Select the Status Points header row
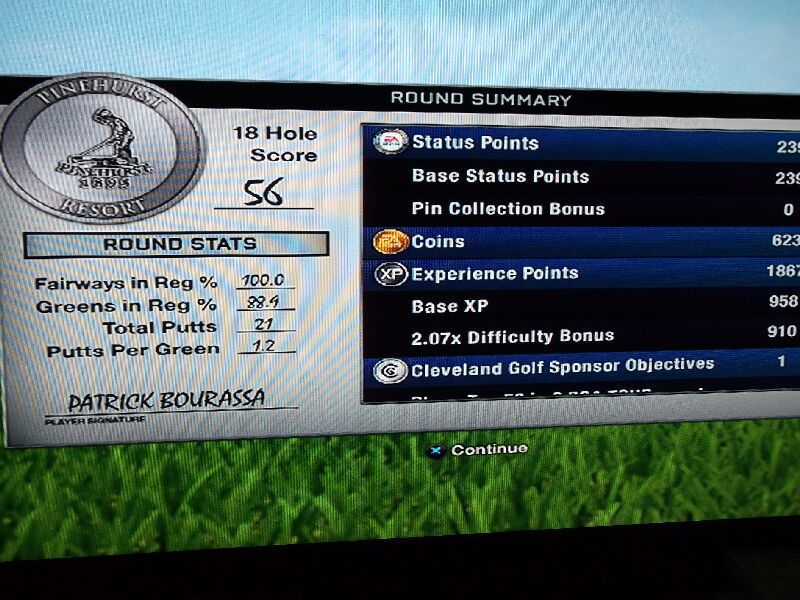800x600 pixels. (x=580, y=143)
